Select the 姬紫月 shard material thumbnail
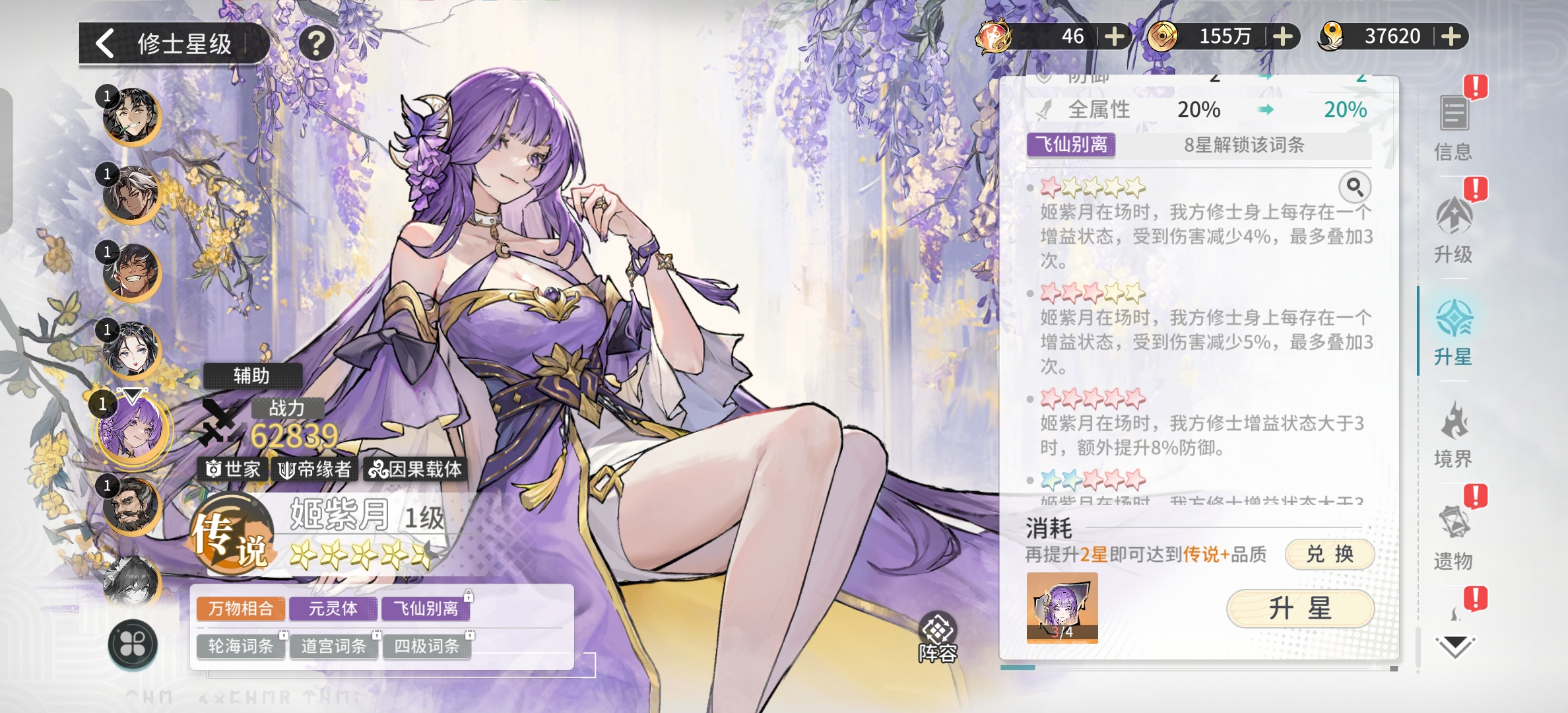The height and width of the screenshot is (713, 1568). (1062, 607)
